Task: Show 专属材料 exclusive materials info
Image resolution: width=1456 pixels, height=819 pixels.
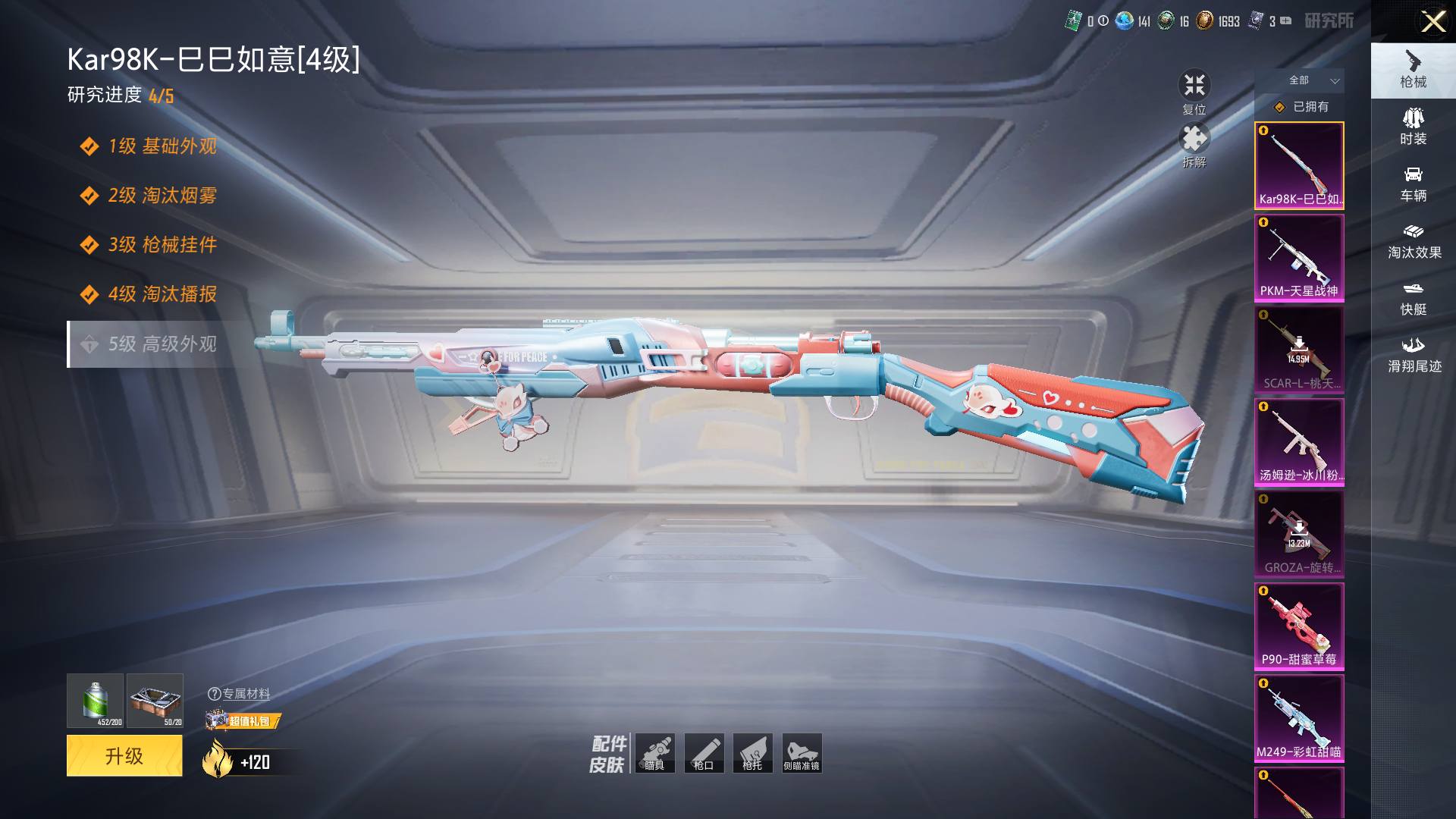Action: point(239,694)
